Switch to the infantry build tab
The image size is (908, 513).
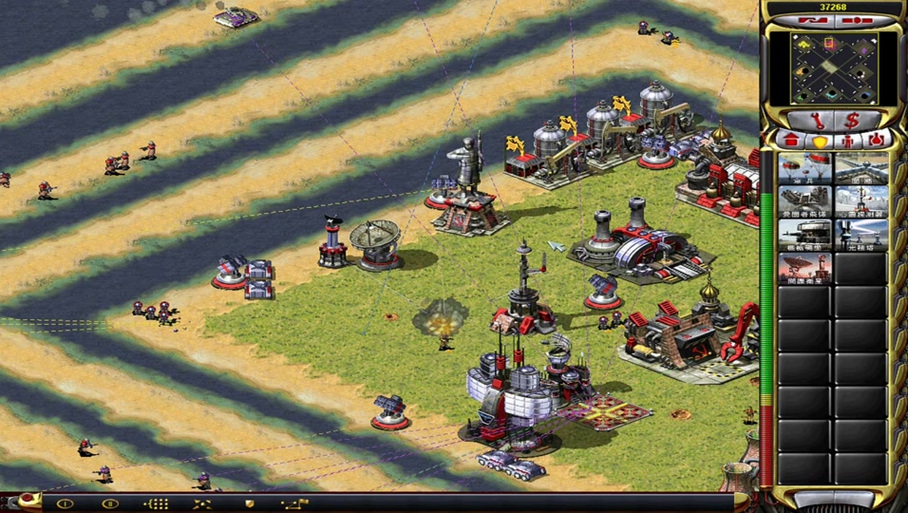pyautogui.click(x=848, y=140)
